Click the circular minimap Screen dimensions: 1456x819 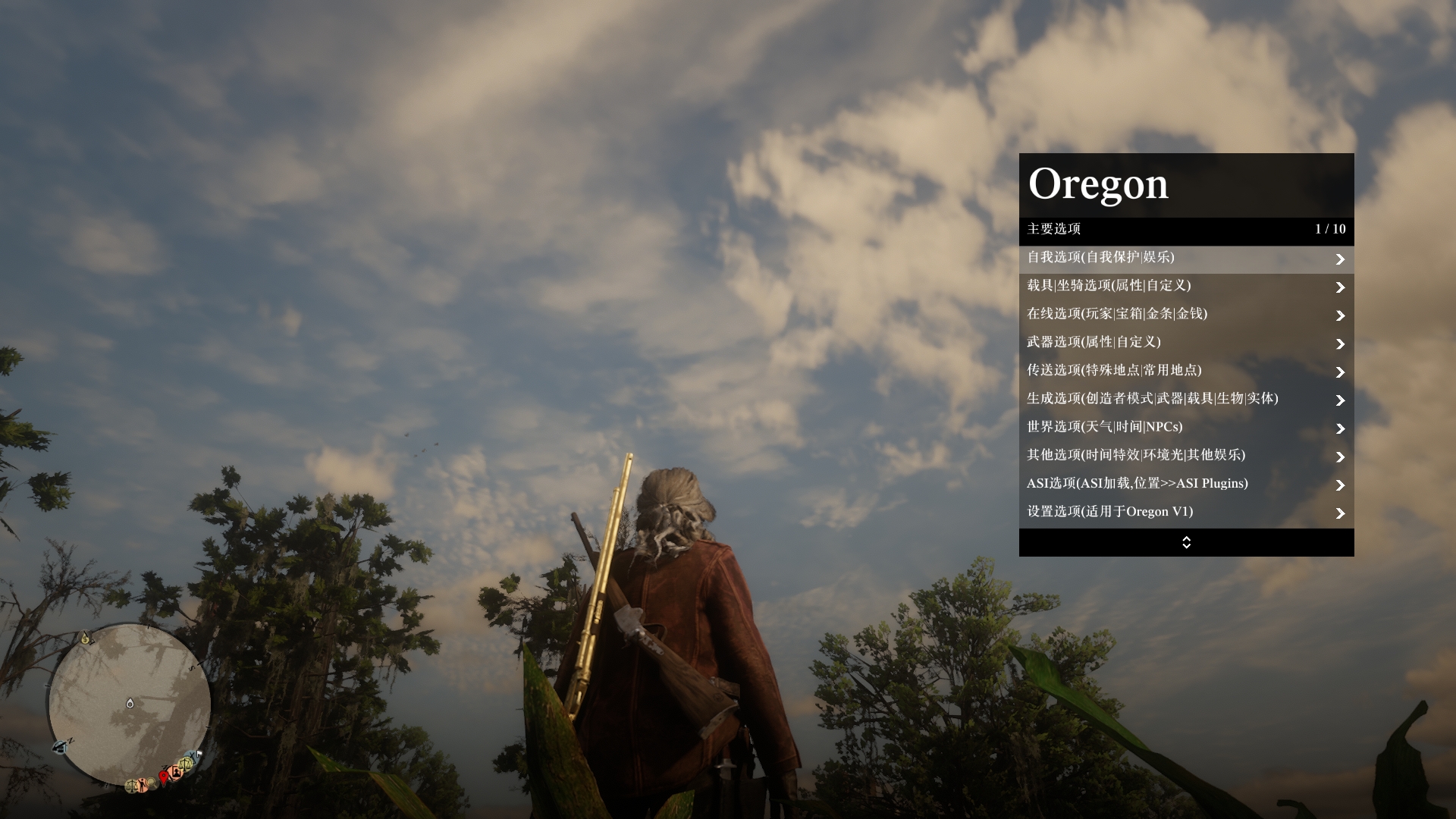pos(130,704)
